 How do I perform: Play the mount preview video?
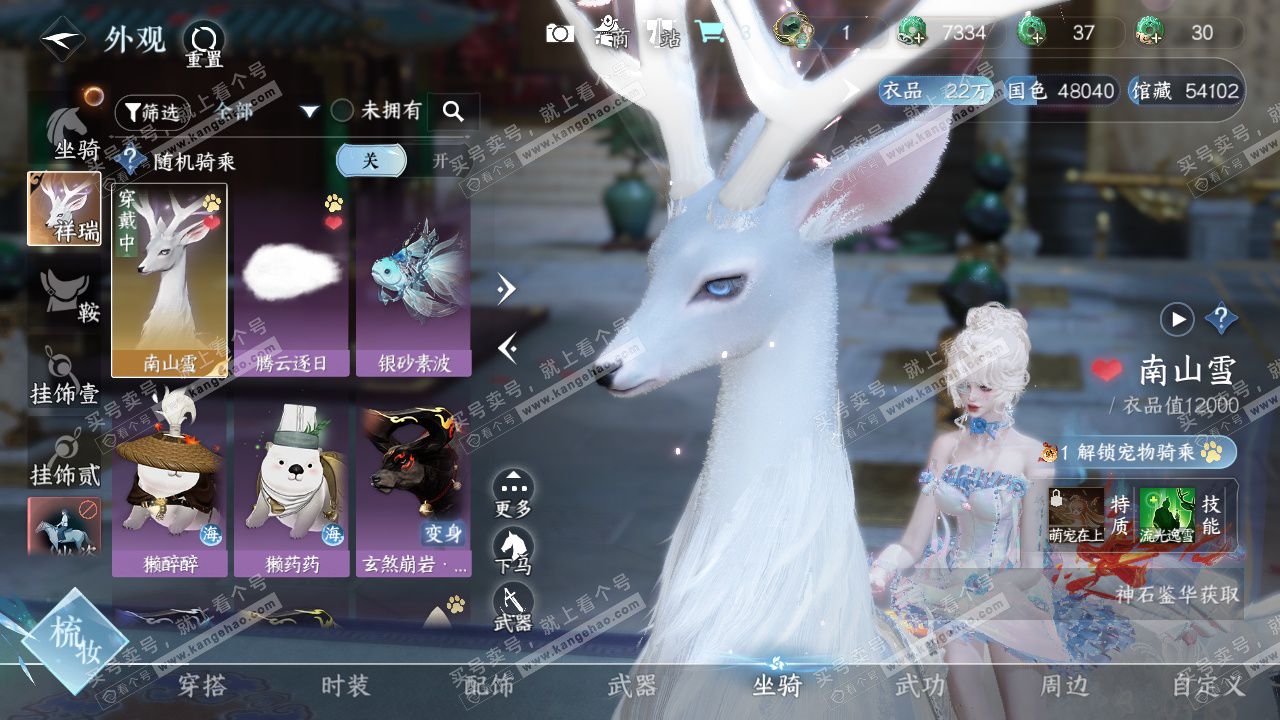tap(1177, 320)
